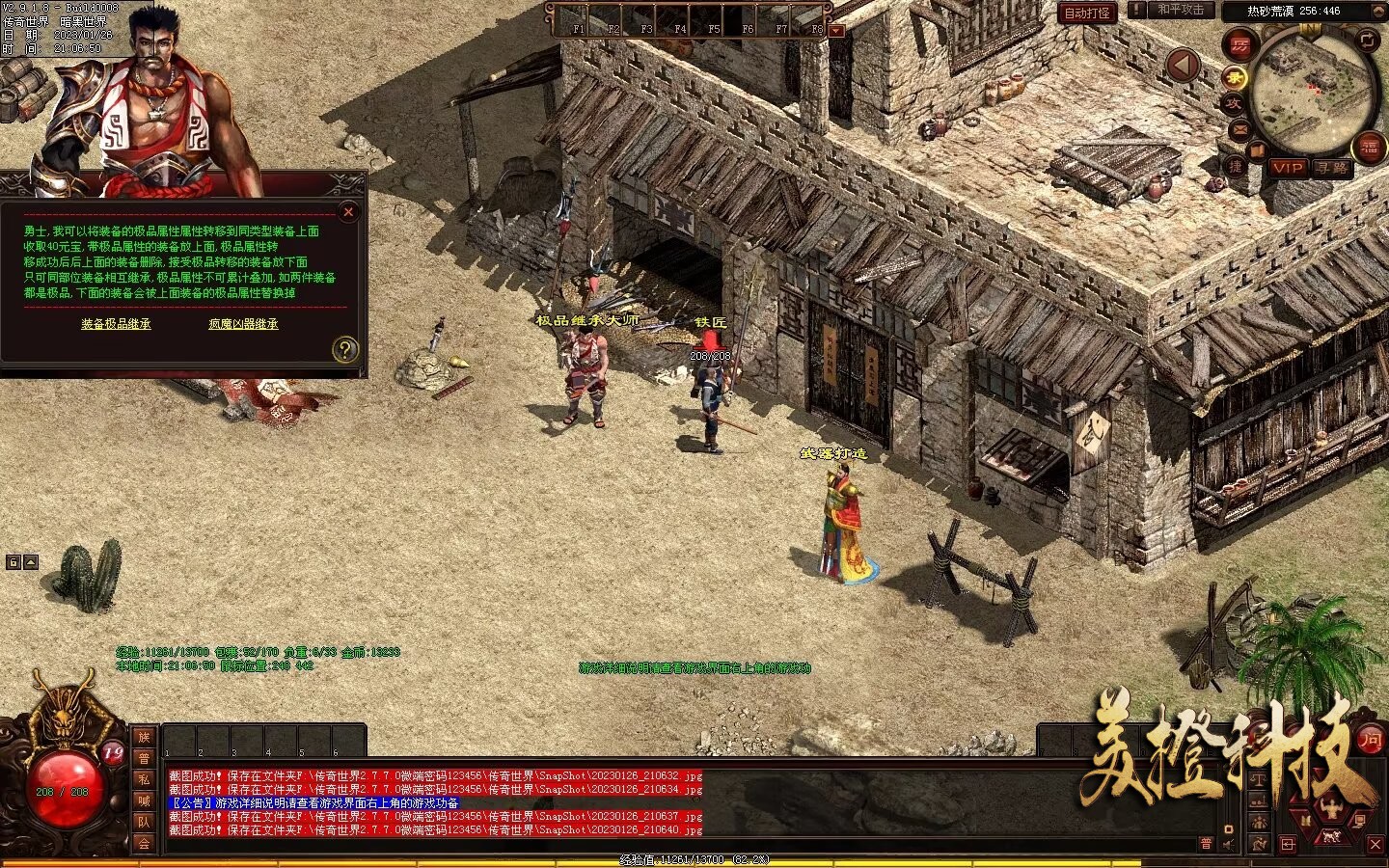Click the 攻 icon on the minimap sidebar
1389x868 pixels.
[x=1236, y=104]
